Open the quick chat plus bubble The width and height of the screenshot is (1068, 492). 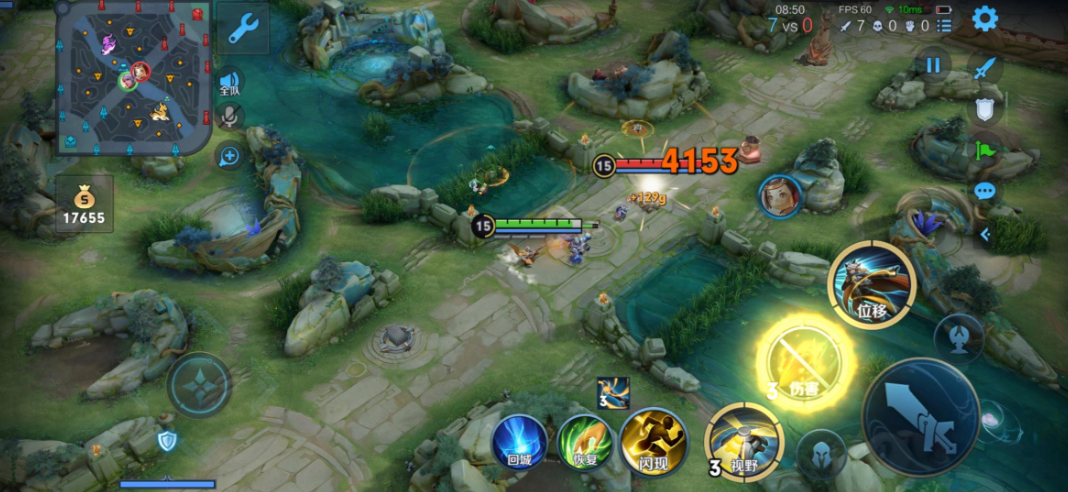coord(229,155)
